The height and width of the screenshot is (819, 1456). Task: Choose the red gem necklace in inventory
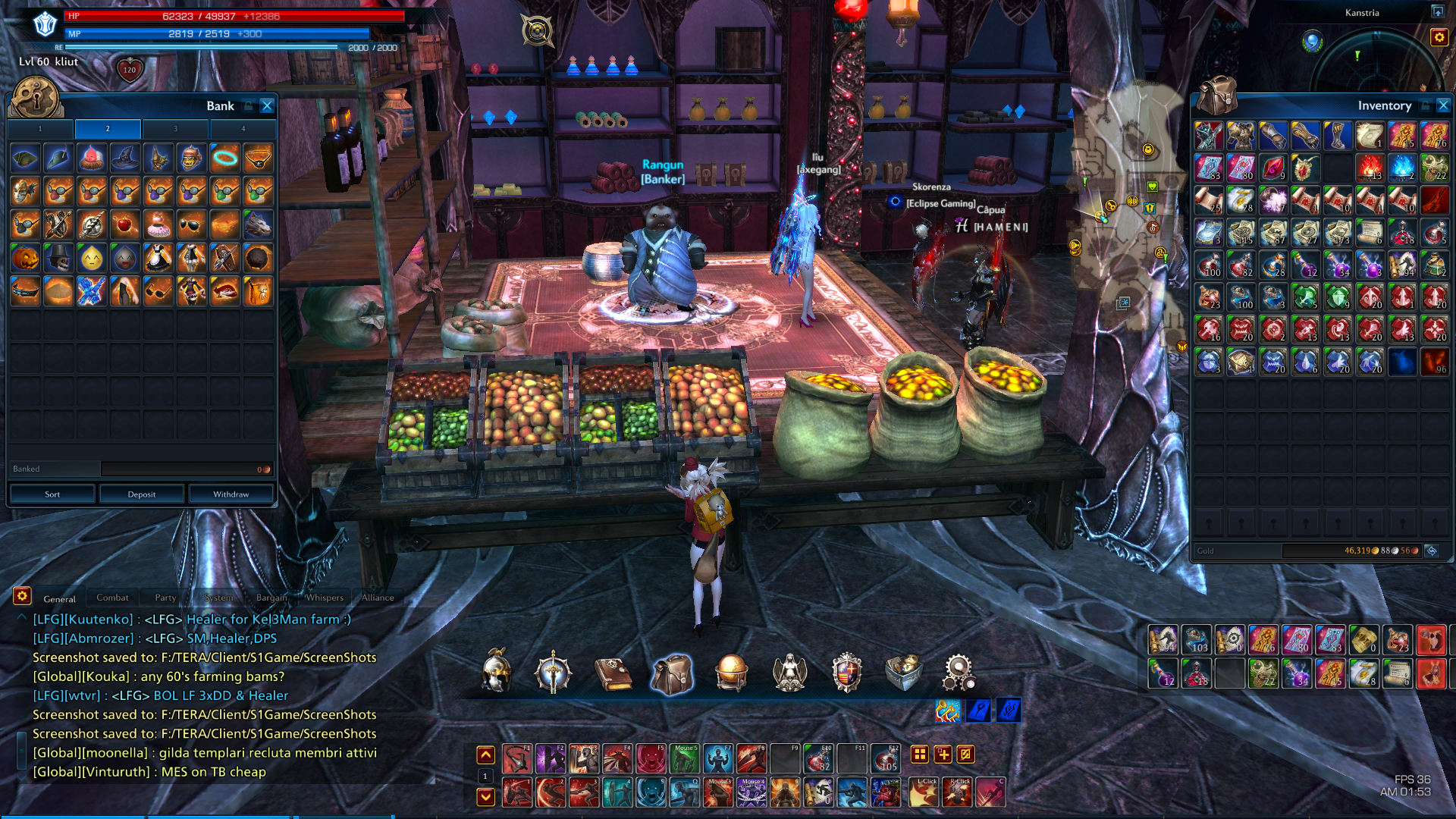pos(1306,168)
